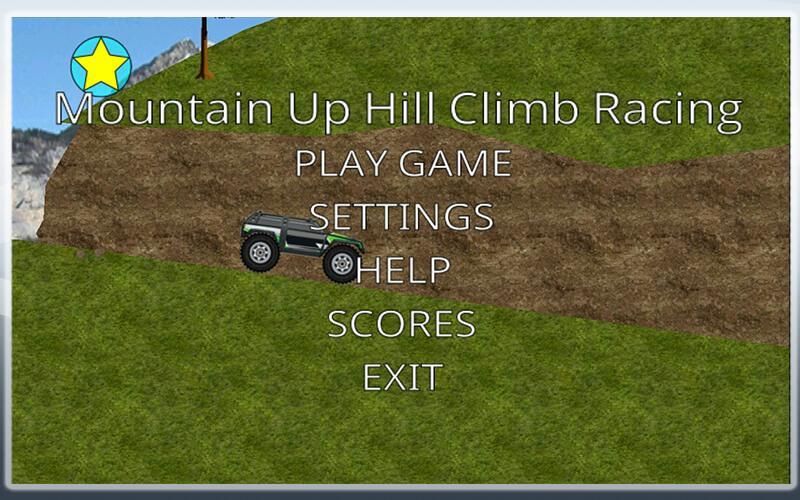View the SCORES list

[402, 324]
